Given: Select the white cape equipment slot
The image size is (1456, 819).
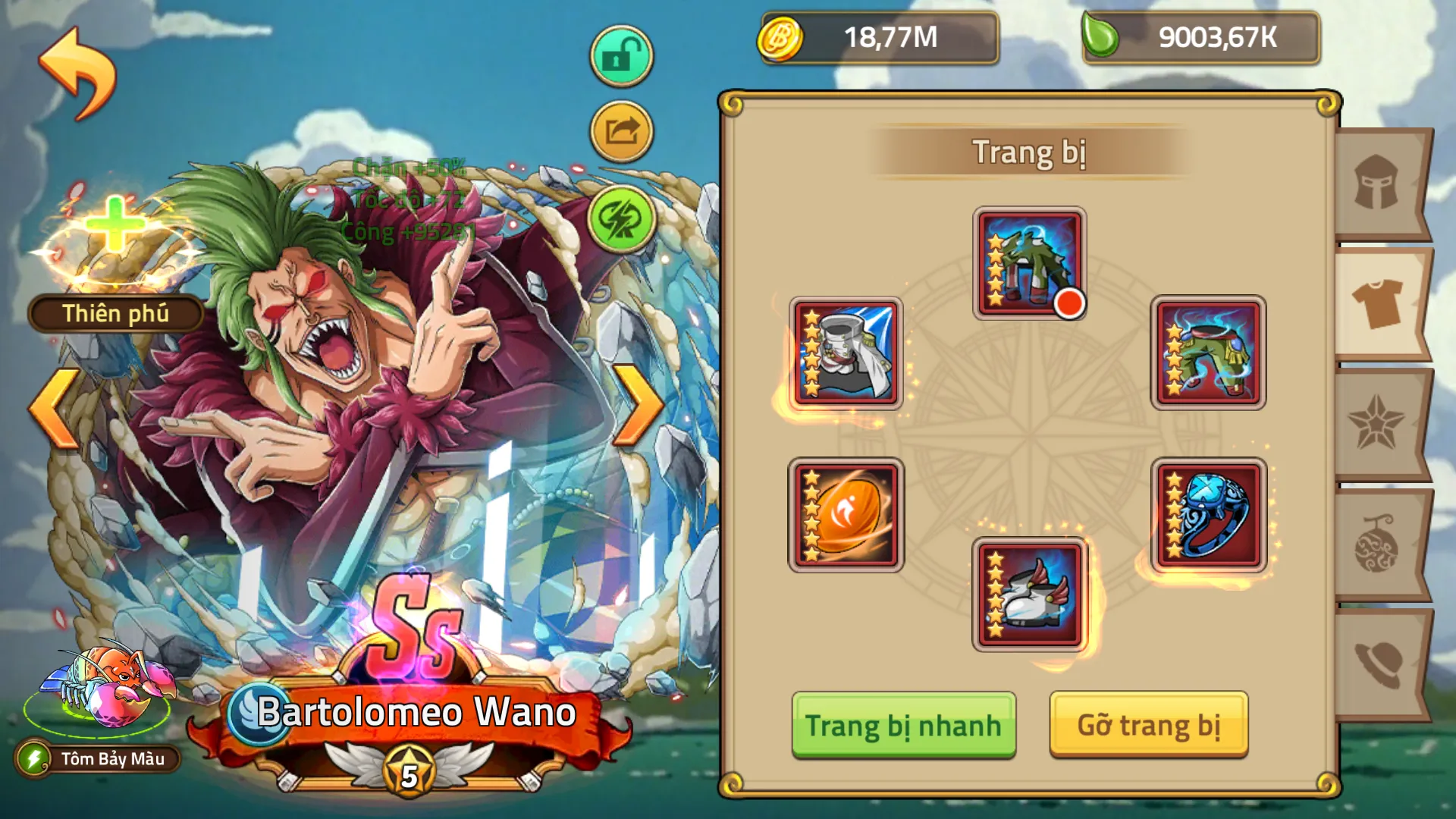Looking at the screenshot, I should point(847,353).
